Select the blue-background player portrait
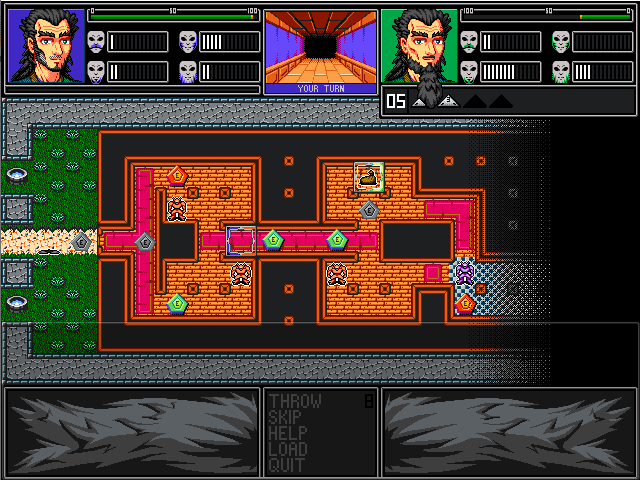Image resolution: width=640 pixels, height=480 pixels. [x=46, y=47]
